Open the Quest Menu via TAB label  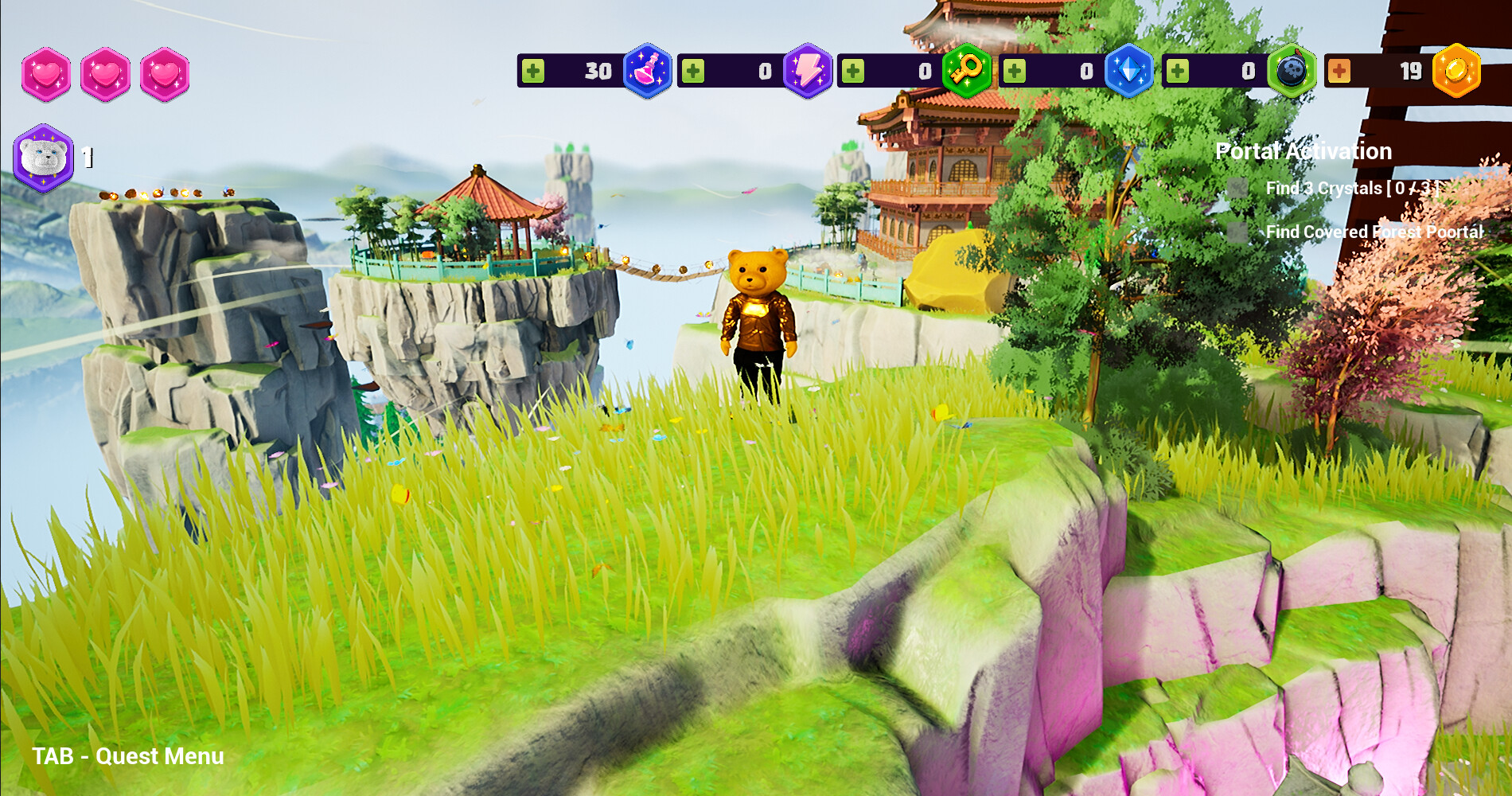[x=126, y=756]
